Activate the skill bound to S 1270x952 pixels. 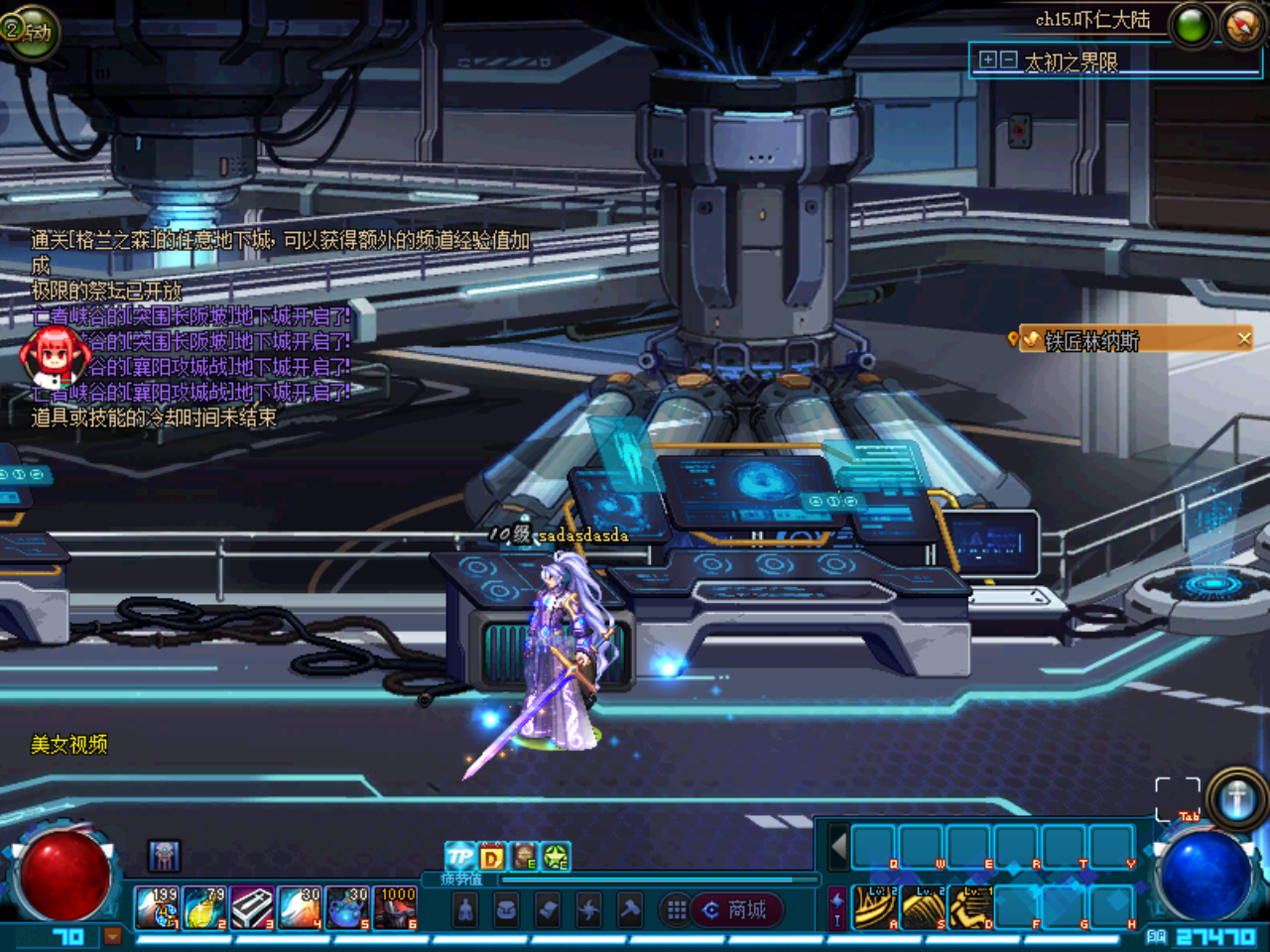(x=923, y=907)
